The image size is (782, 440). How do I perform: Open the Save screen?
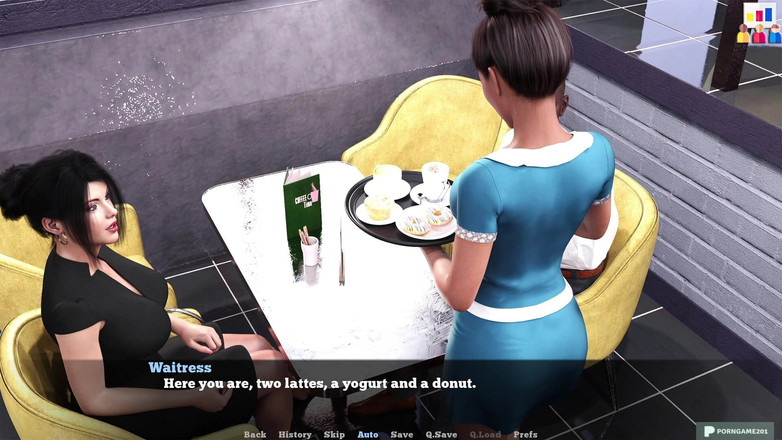coord(402,434)
